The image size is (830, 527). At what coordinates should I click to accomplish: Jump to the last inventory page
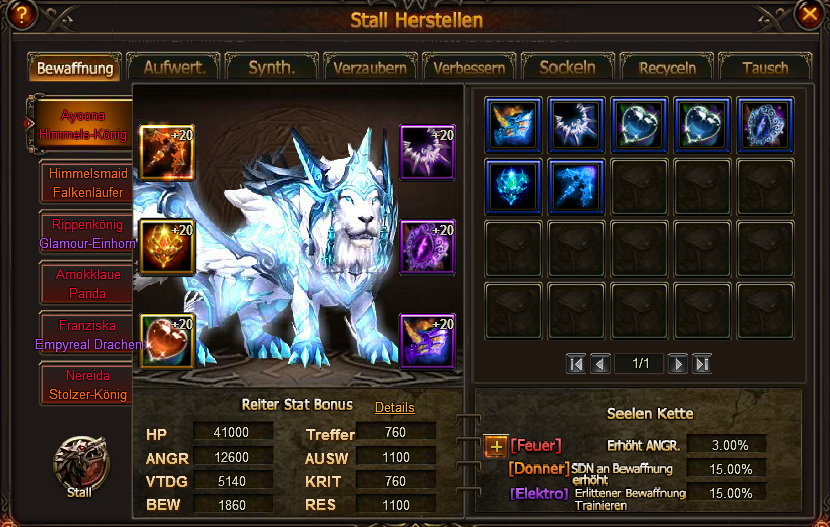coord(702,364)
